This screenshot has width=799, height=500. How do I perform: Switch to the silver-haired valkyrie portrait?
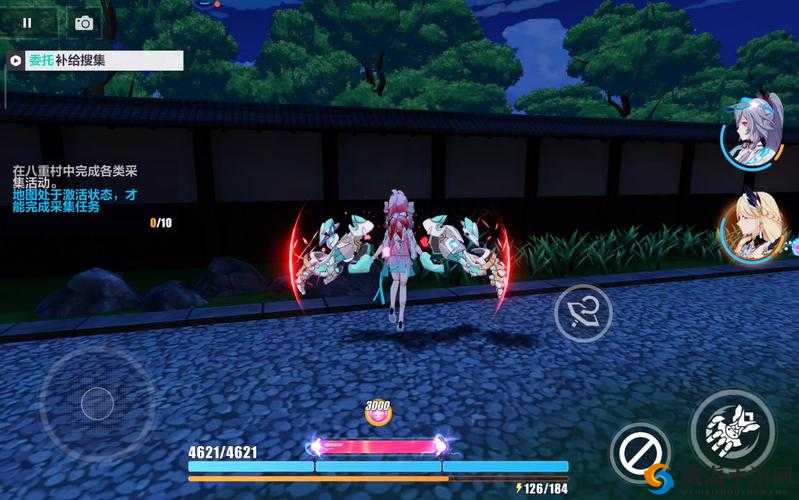pyautogui.click(x=754, y=133)
